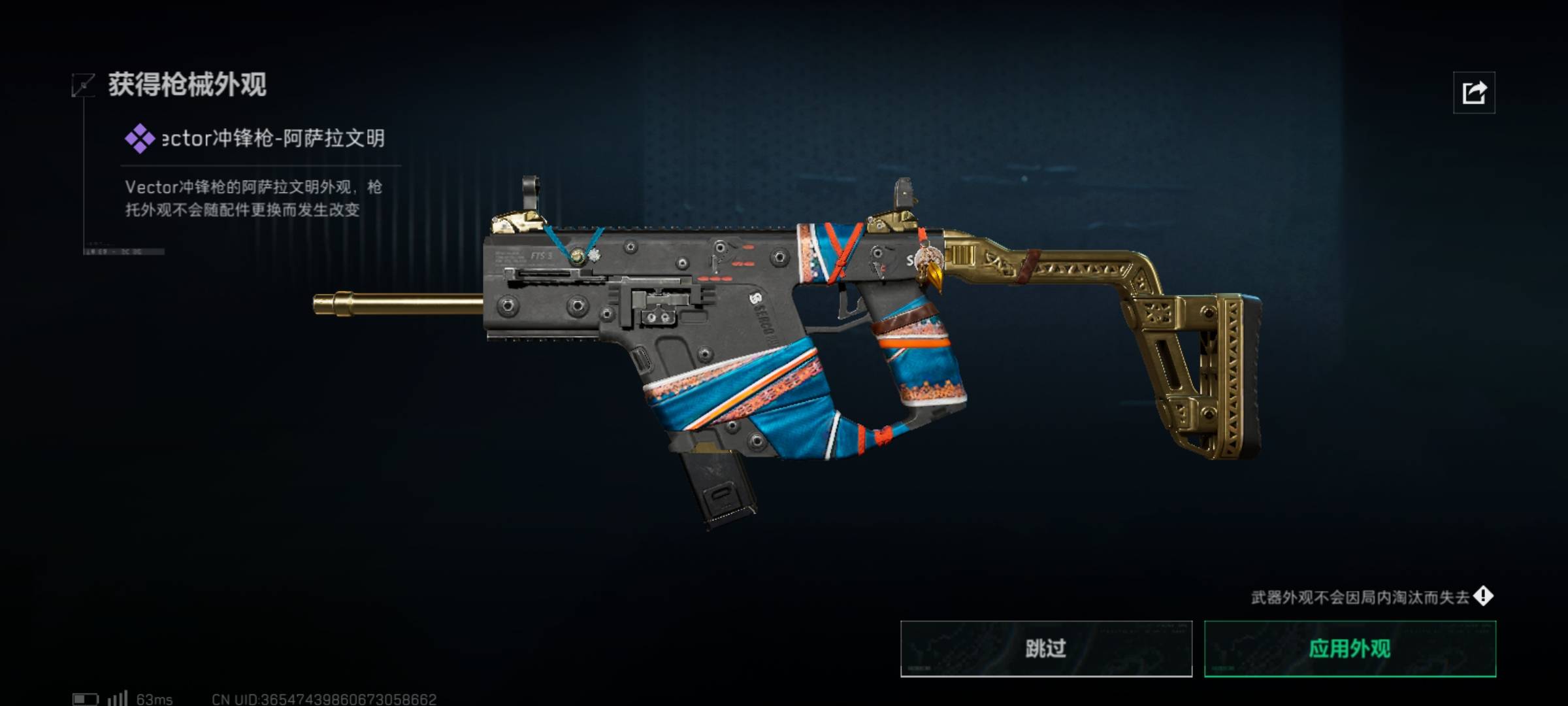
Task: Apply the skin with 应用外观
Action: click(1350, 648)
